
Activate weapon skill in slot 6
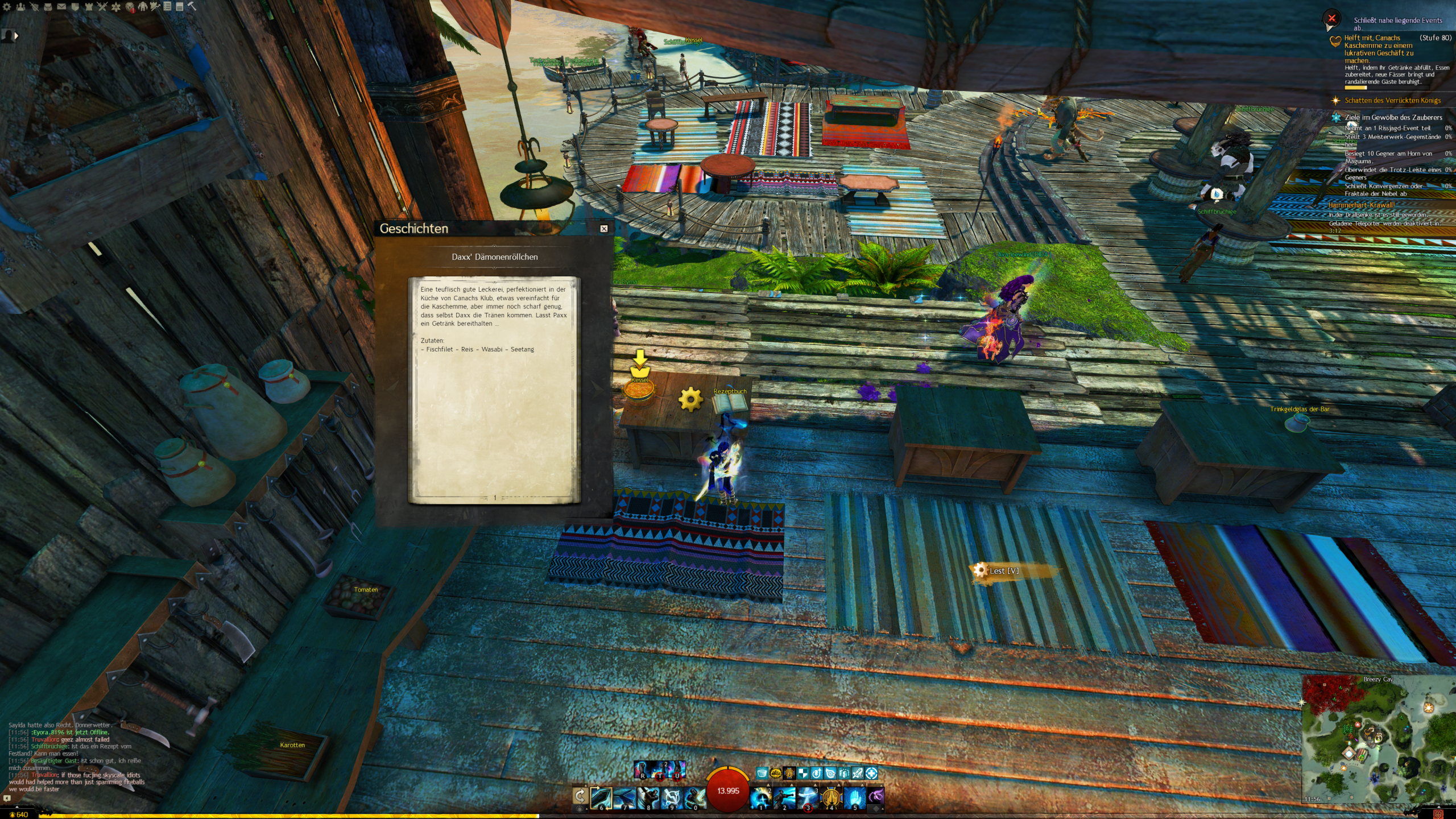601,797
